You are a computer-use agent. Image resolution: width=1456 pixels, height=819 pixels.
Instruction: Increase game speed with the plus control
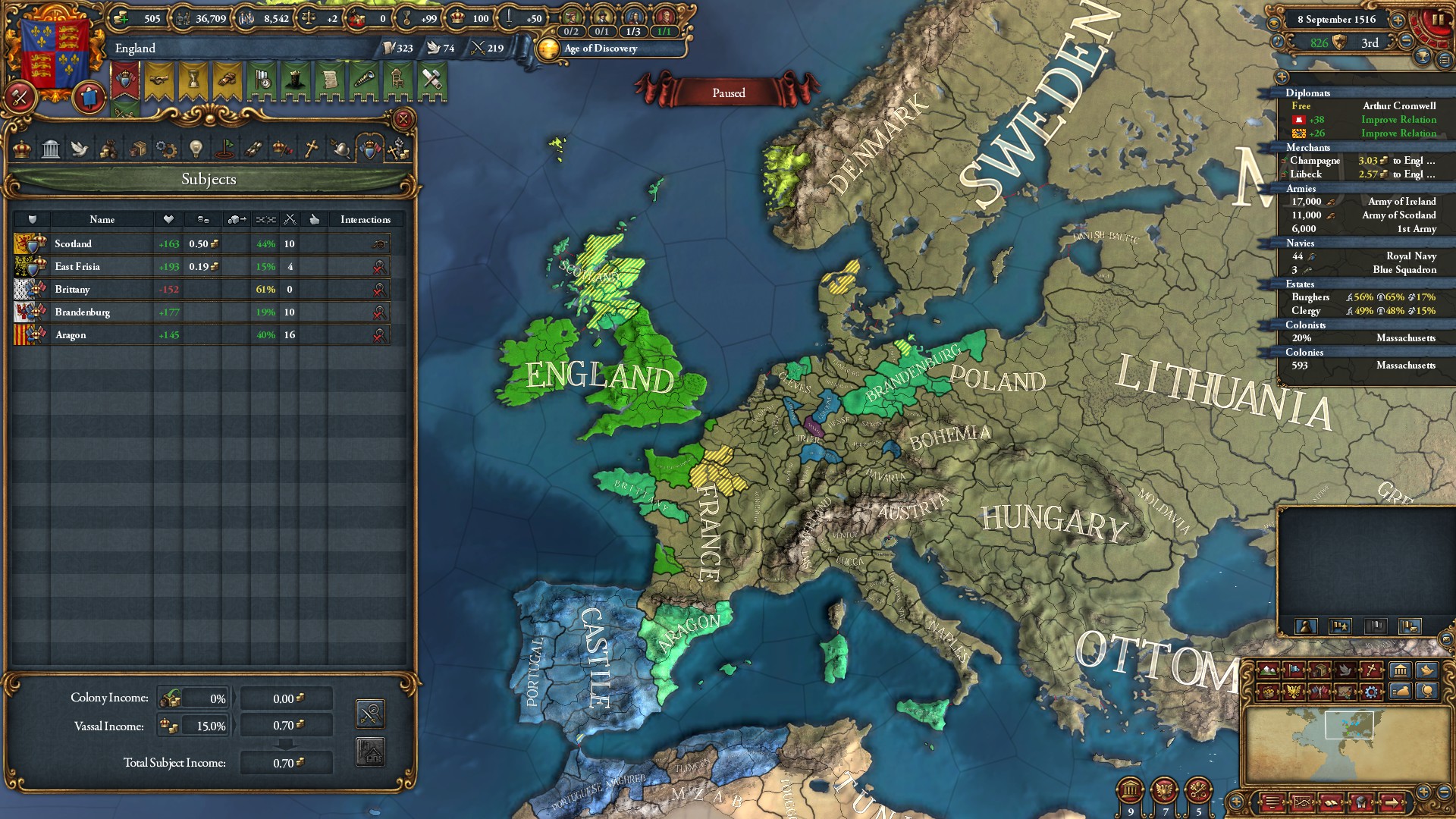click(1398, 20)
